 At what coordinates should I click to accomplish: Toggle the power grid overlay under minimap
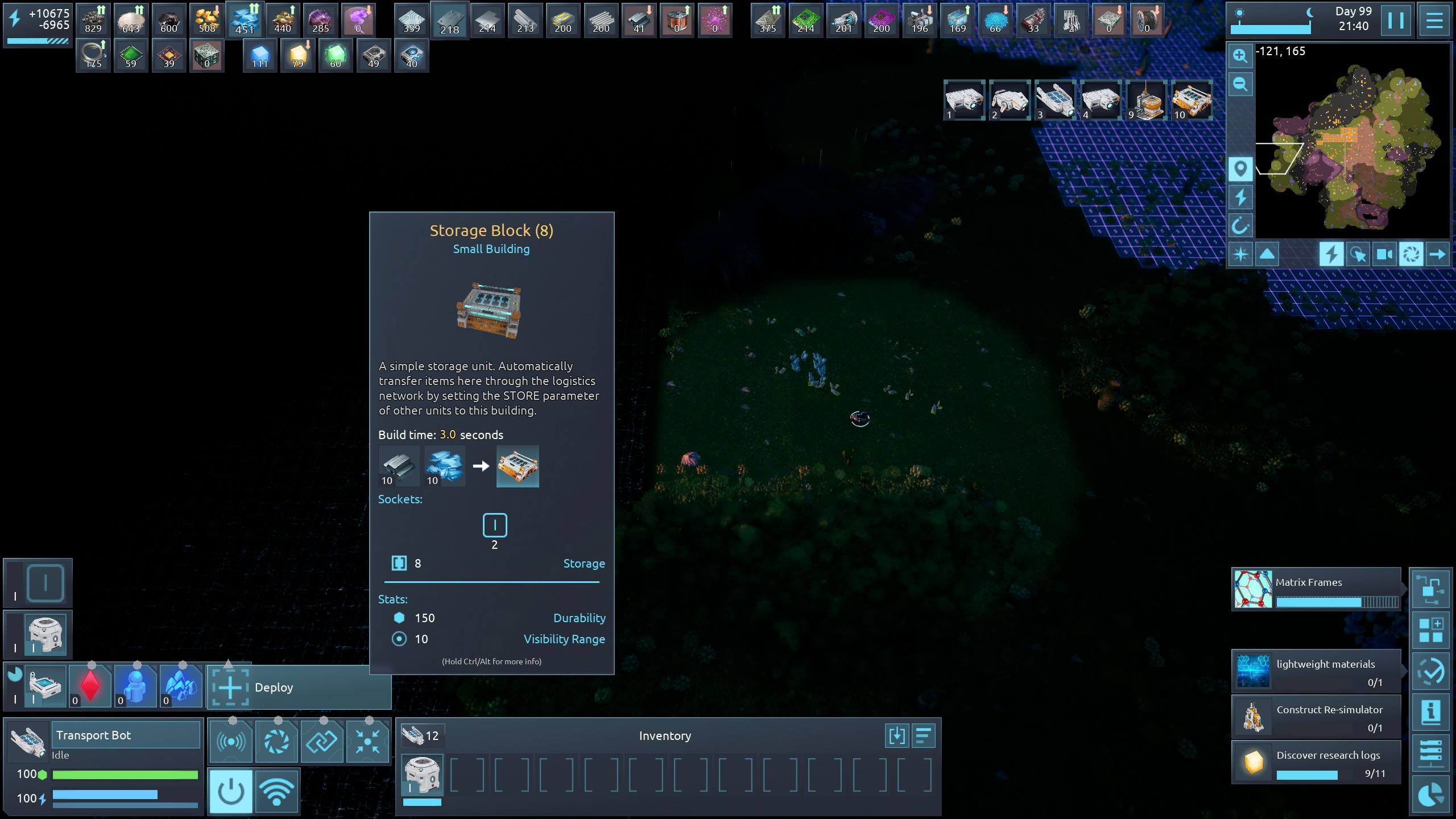[x=1331, y=254]
